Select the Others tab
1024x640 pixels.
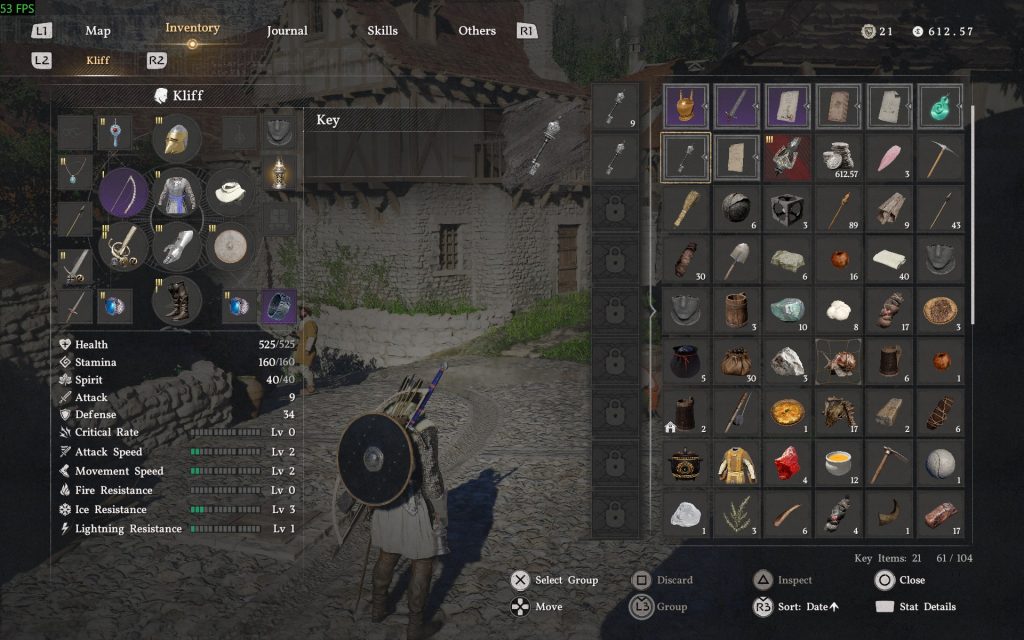coord(477,31)
